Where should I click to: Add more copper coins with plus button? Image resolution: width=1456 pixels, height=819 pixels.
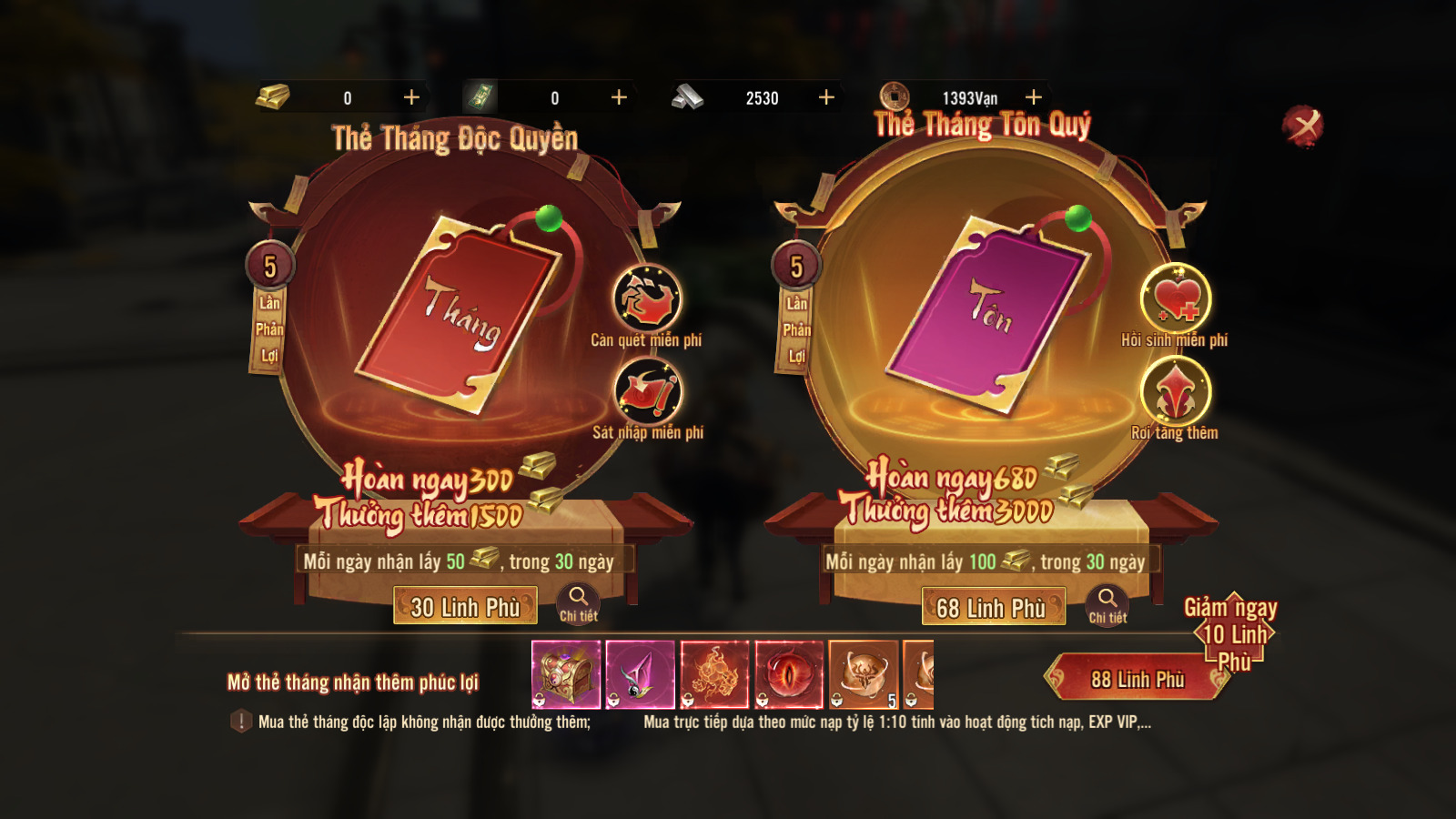click(1034, 97)
